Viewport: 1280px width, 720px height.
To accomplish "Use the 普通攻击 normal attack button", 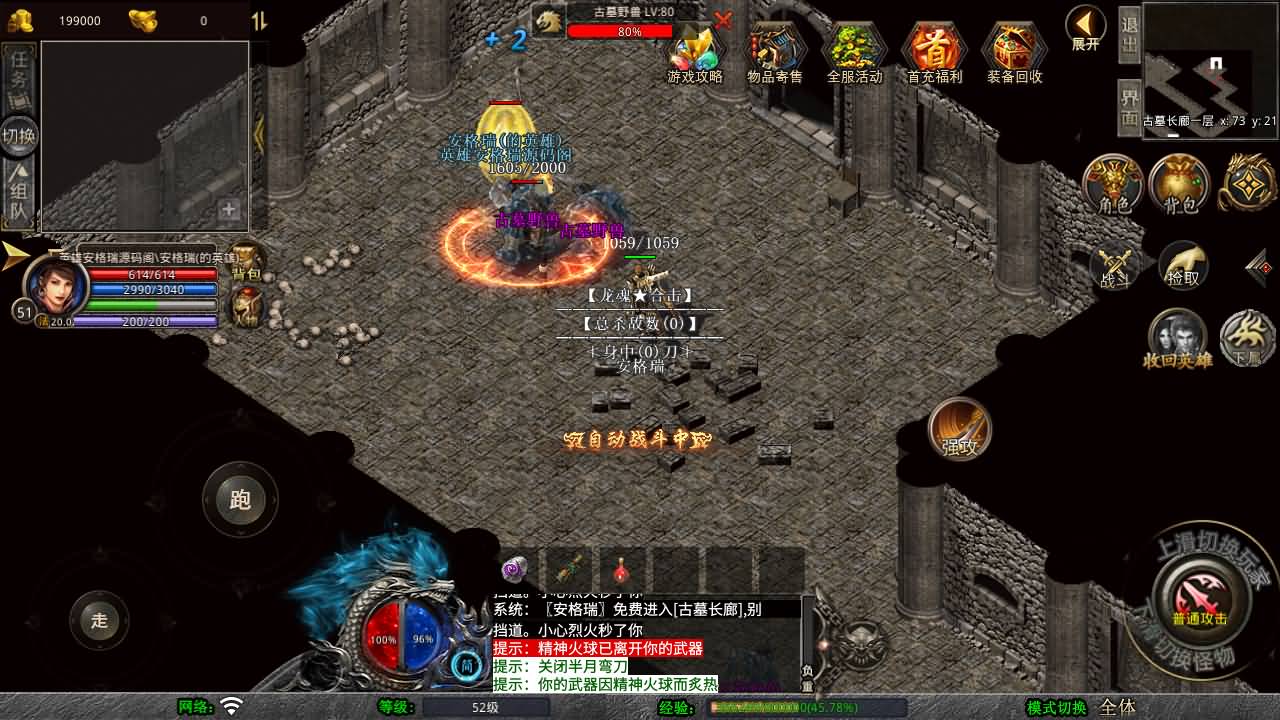I will coord(1199,596).
